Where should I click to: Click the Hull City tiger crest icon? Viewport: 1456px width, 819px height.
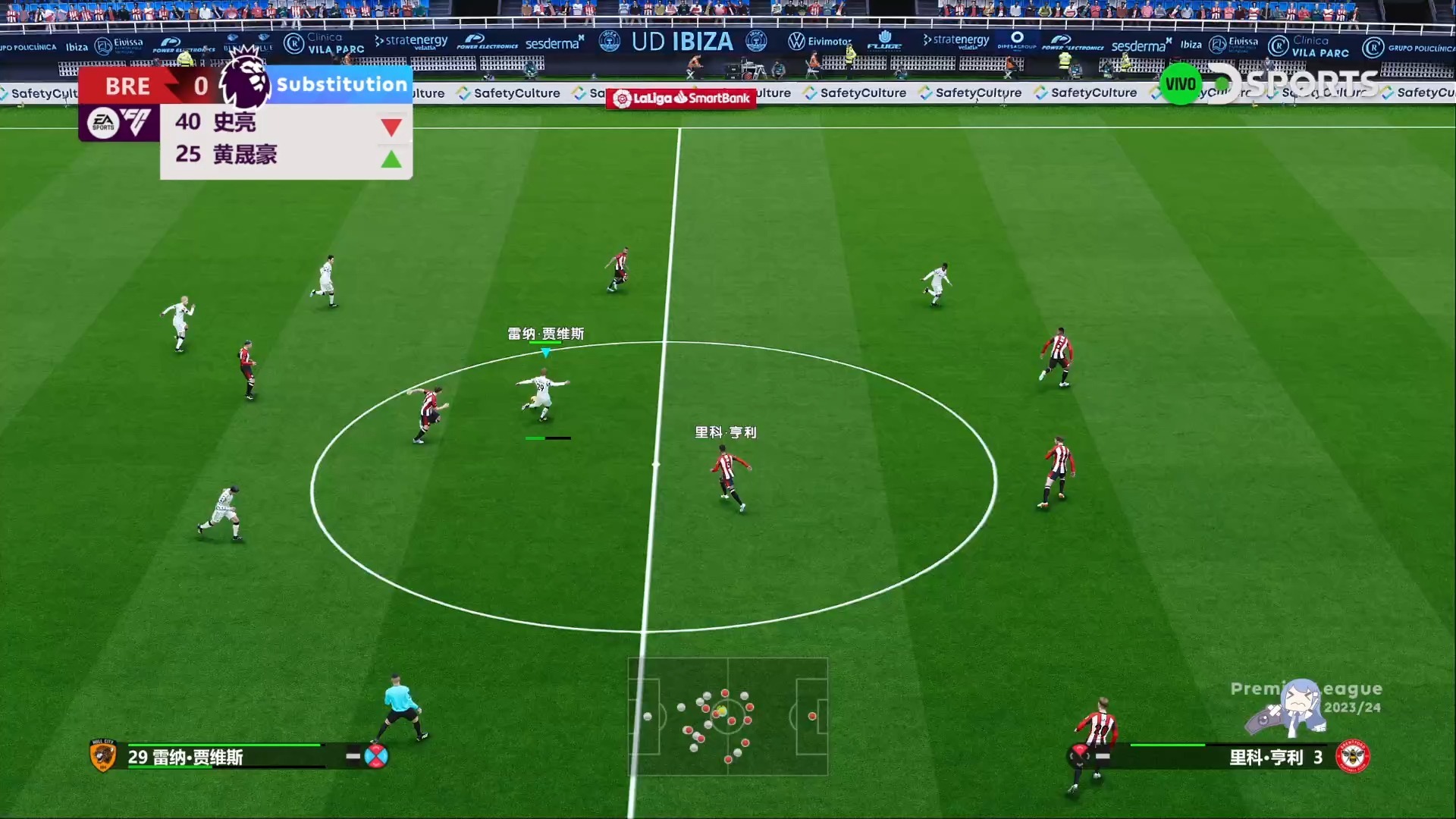103,755
